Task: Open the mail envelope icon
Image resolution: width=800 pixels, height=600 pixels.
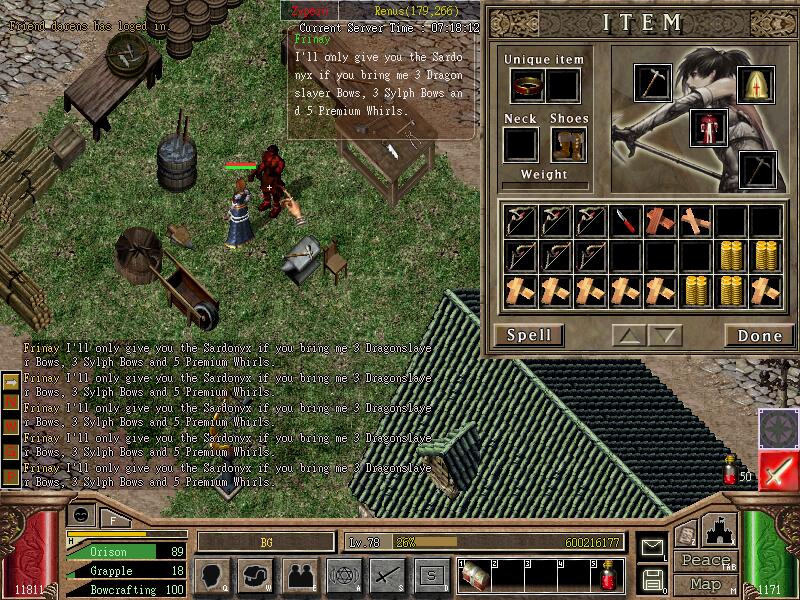Action: (653, 547)
